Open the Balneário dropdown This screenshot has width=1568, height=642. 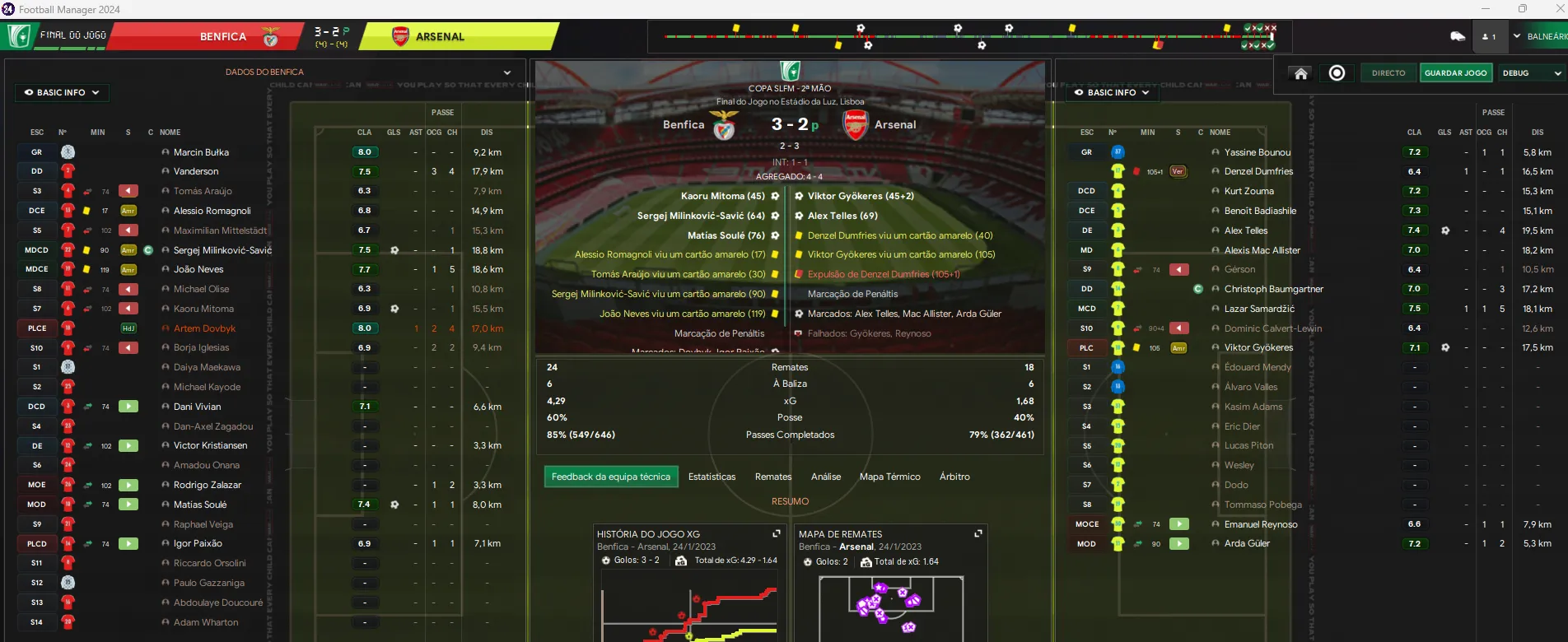click(1538, 36)
